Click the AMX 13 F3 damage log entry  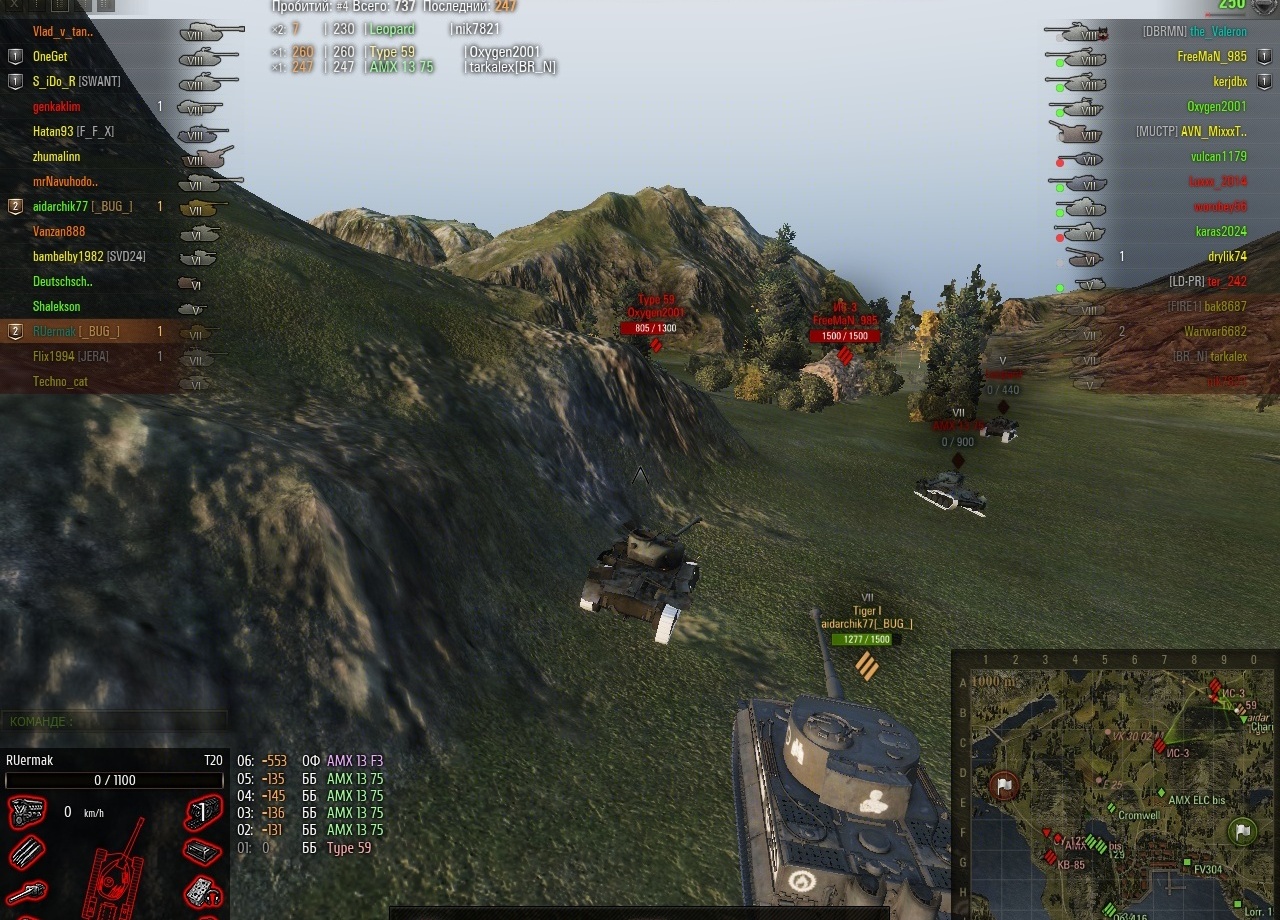(354, 761)
